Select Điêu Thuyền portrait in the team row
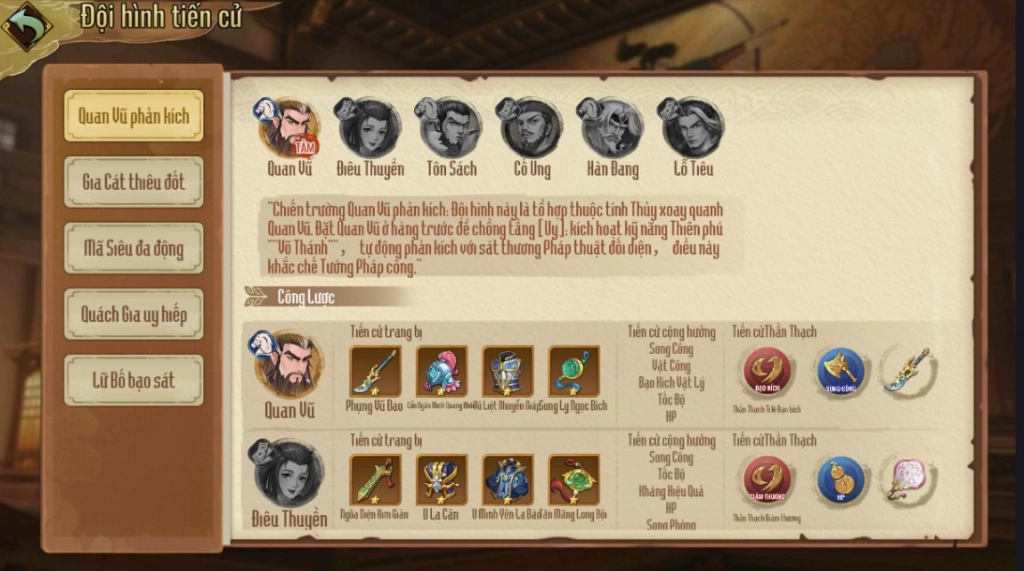Viewport: 1024px width, 571px height. 369,128
